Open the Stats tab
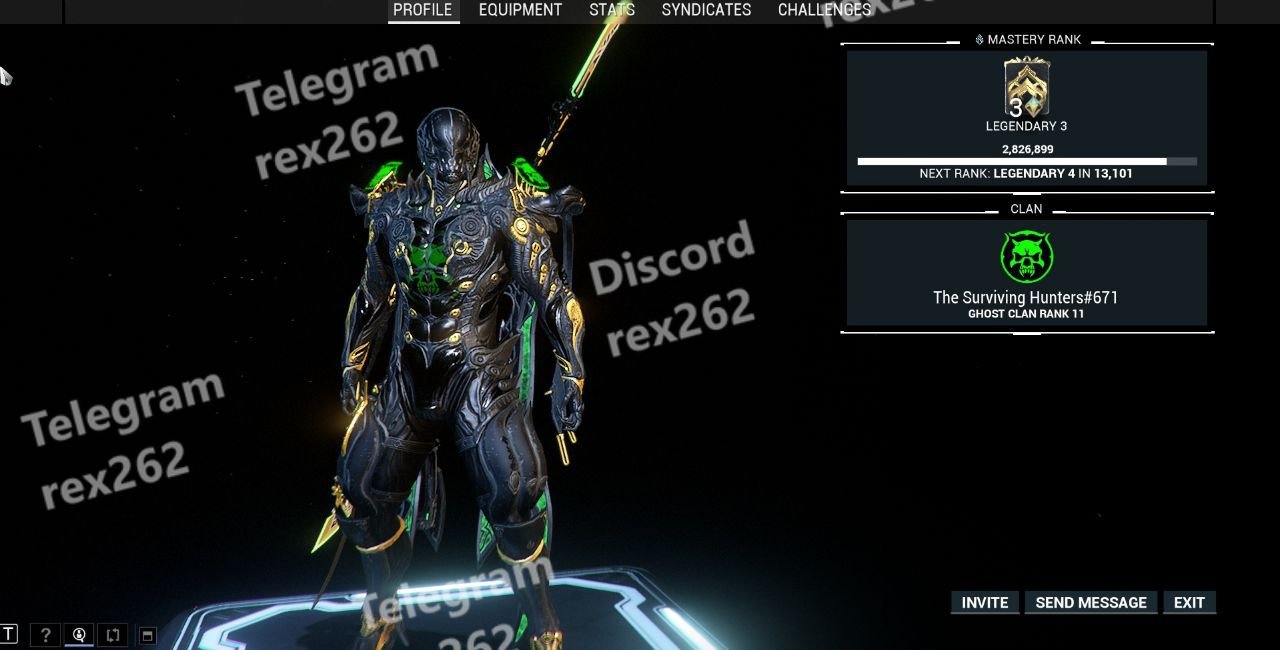This screenshot has height=650, width=1280. [612, 10]
